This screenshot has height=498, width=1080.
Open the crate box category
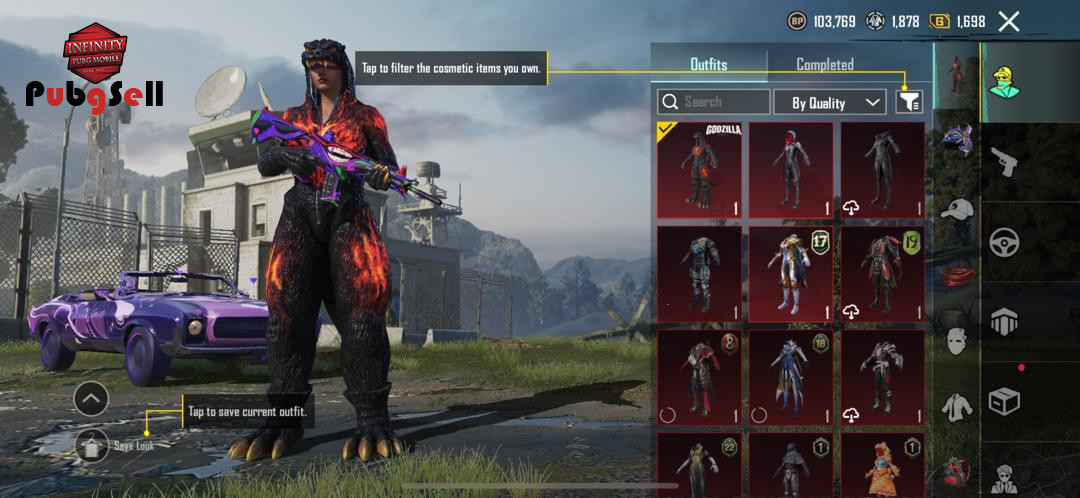click(x=1004, y=402)
